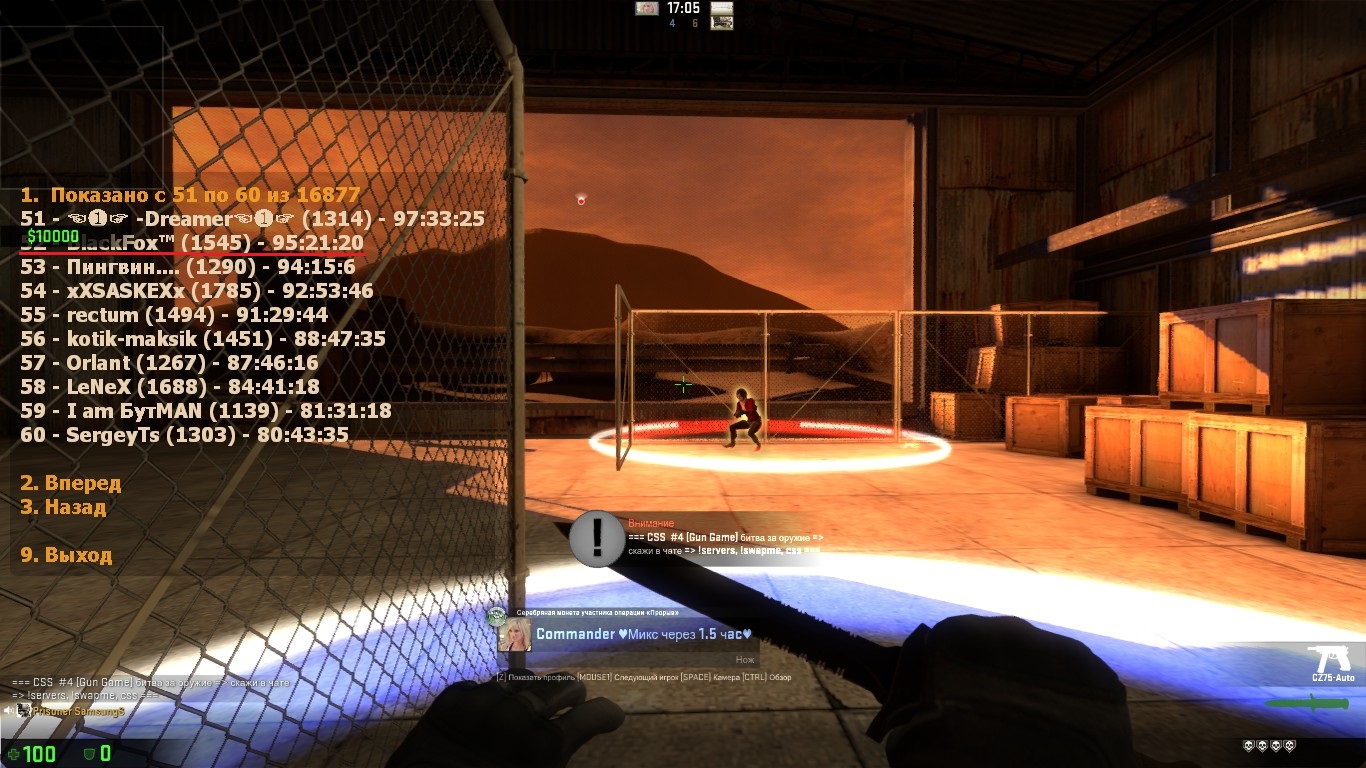Click the rectum player entry
The height and width of the screenshot is (768, 1366).
coord(174,315)
